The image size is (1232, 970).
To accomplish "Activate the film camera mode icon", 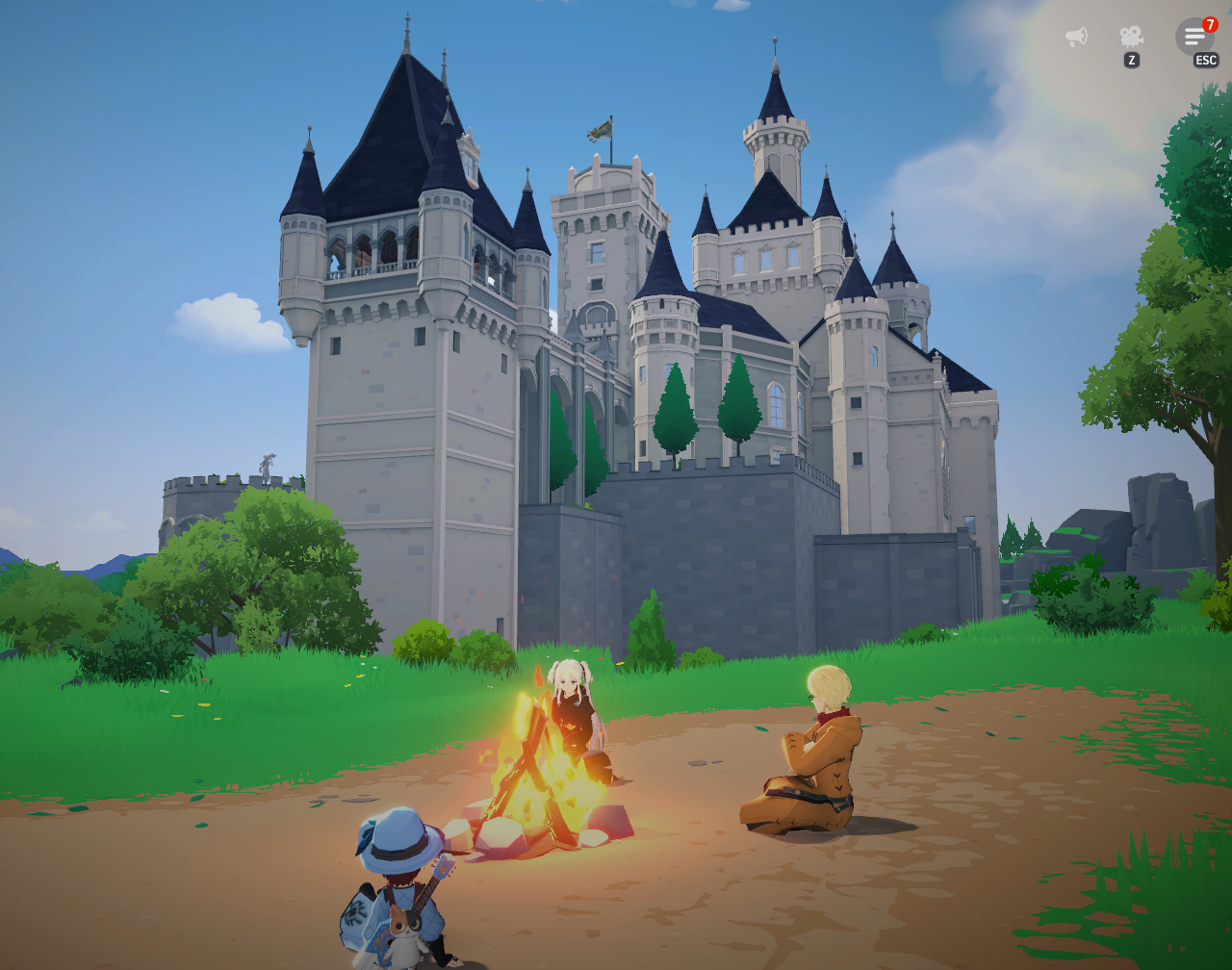I will click(x=1131, y=37).
